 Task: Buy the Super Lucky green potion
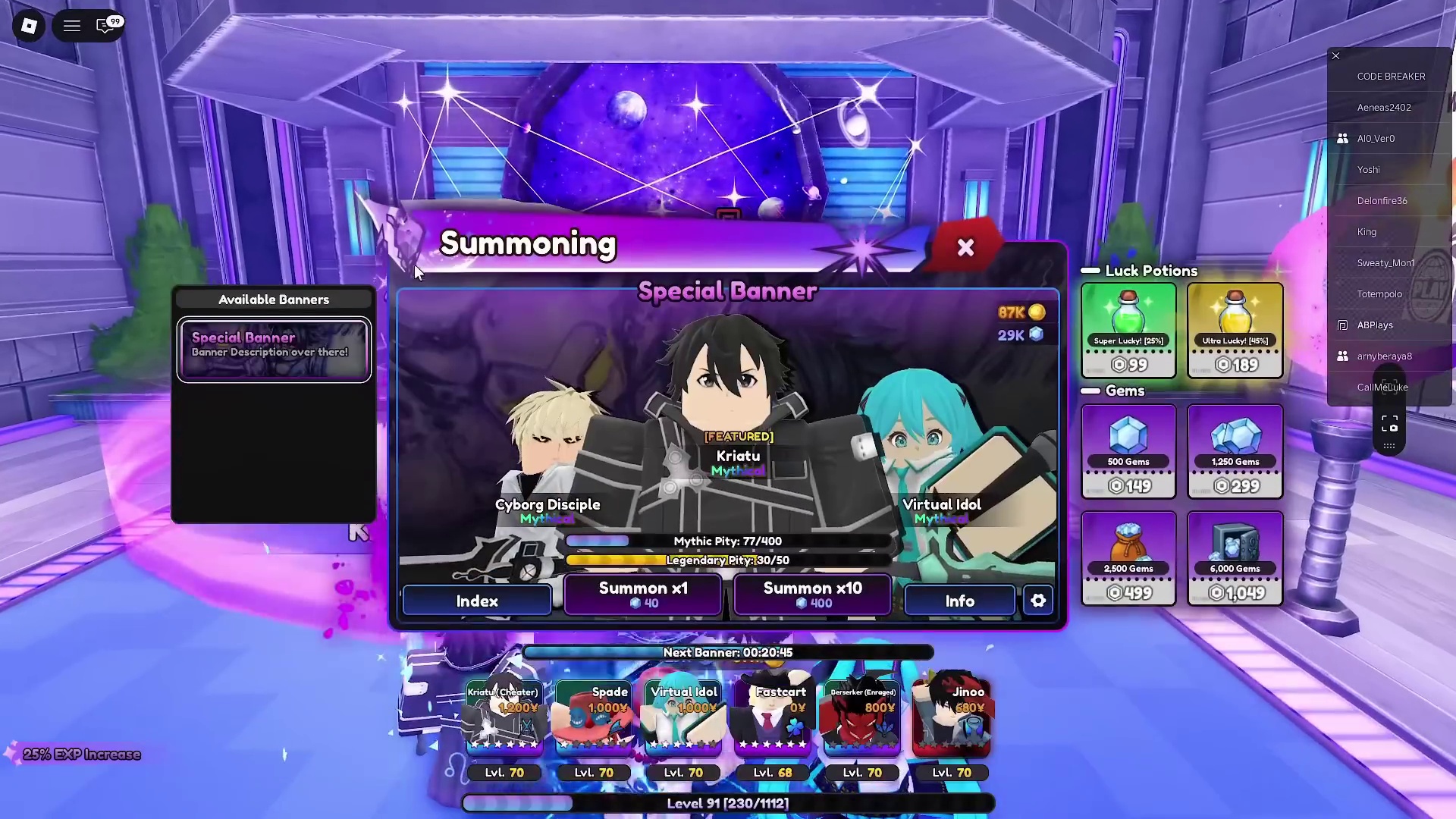pos(1128,331)
